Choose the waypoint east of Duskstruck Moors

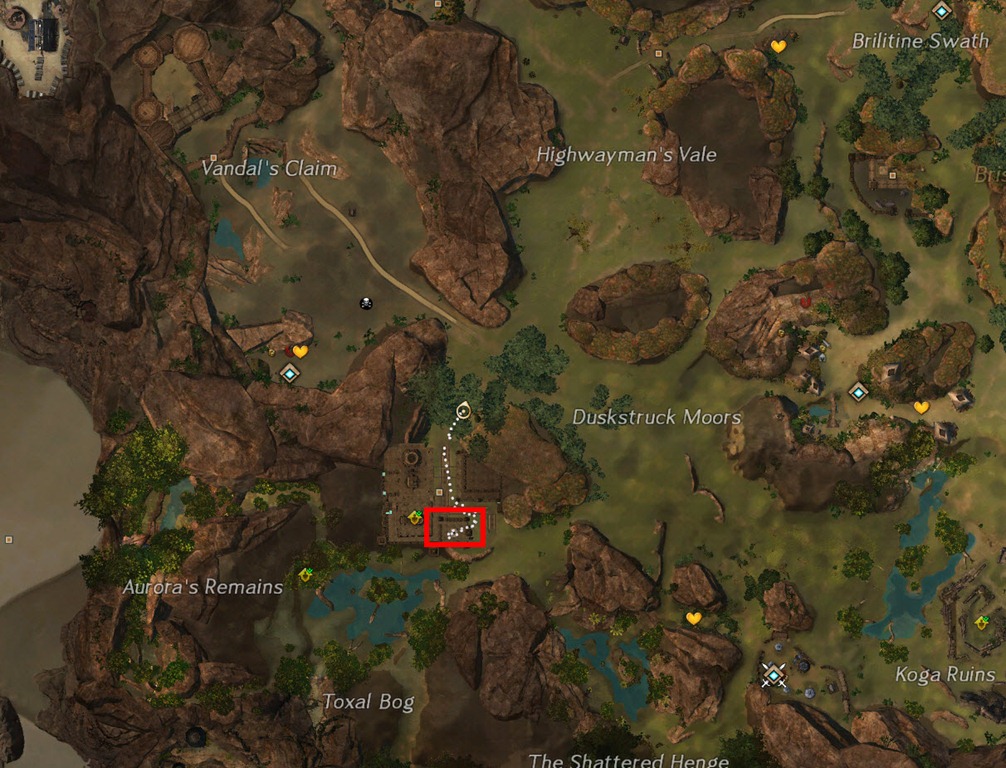(857, 391)
